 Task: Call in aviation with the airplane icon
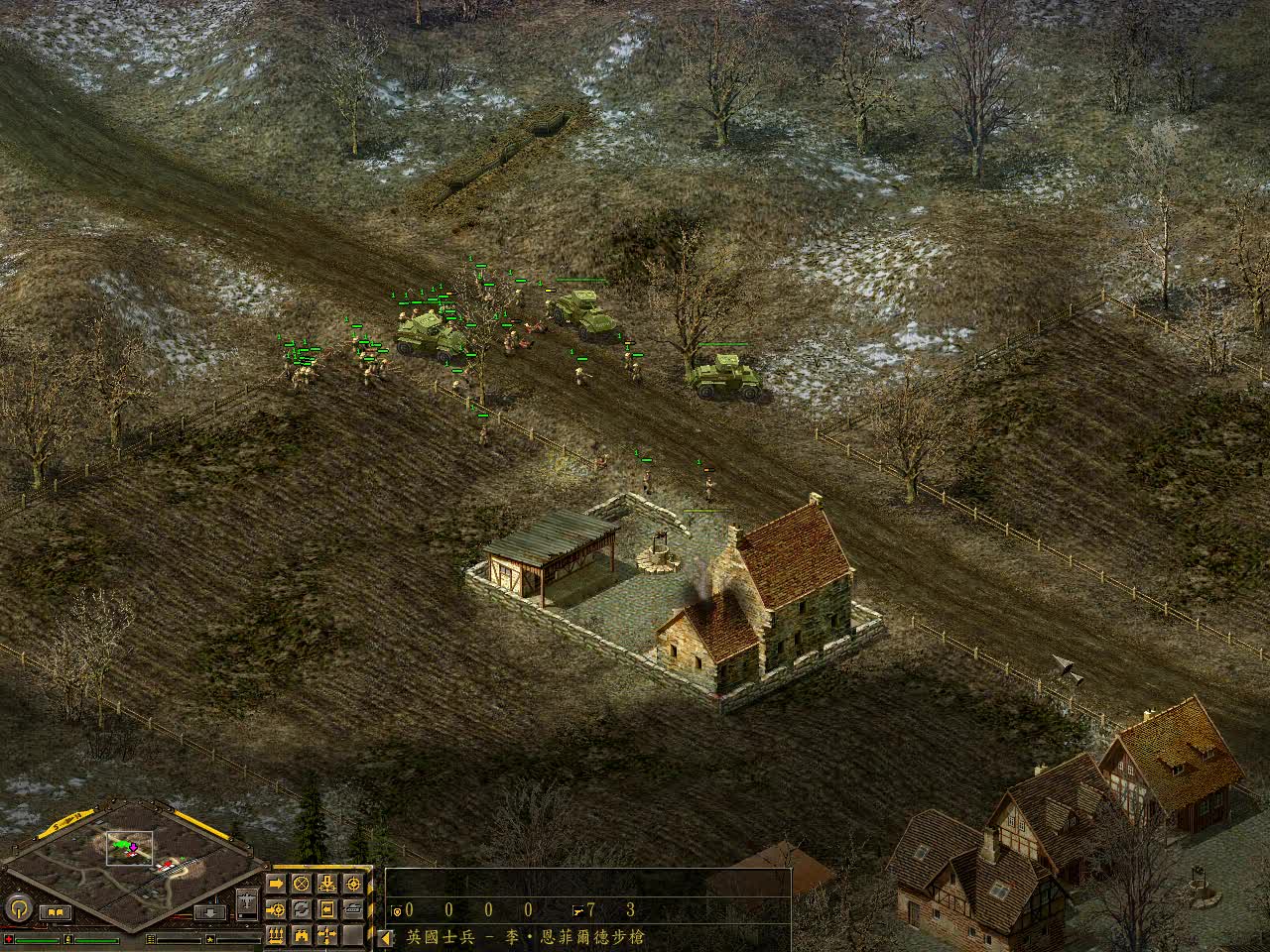[x=248, y=903]
